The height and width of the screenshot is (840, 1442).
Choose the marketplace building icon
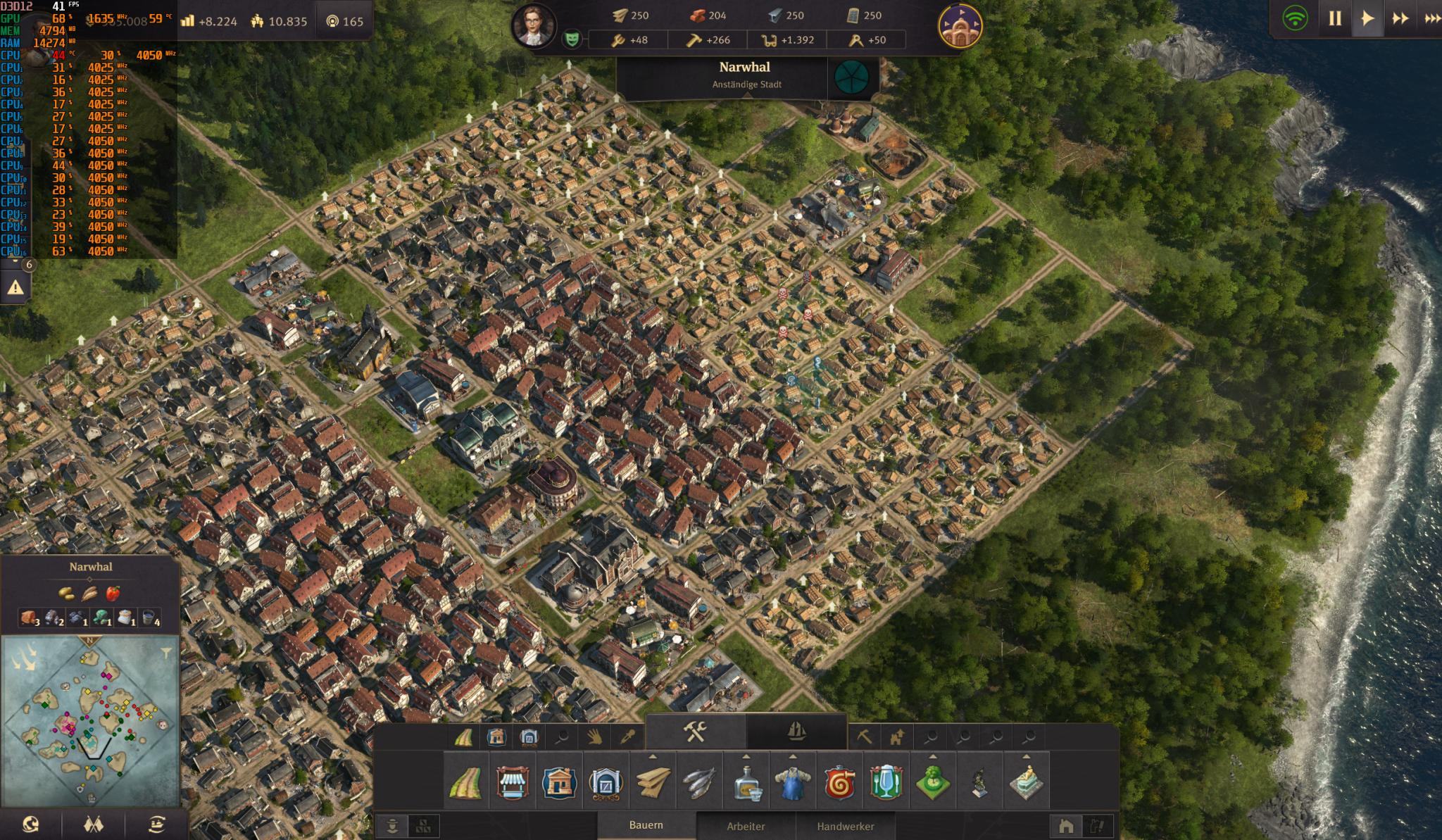tap(513, 782)
